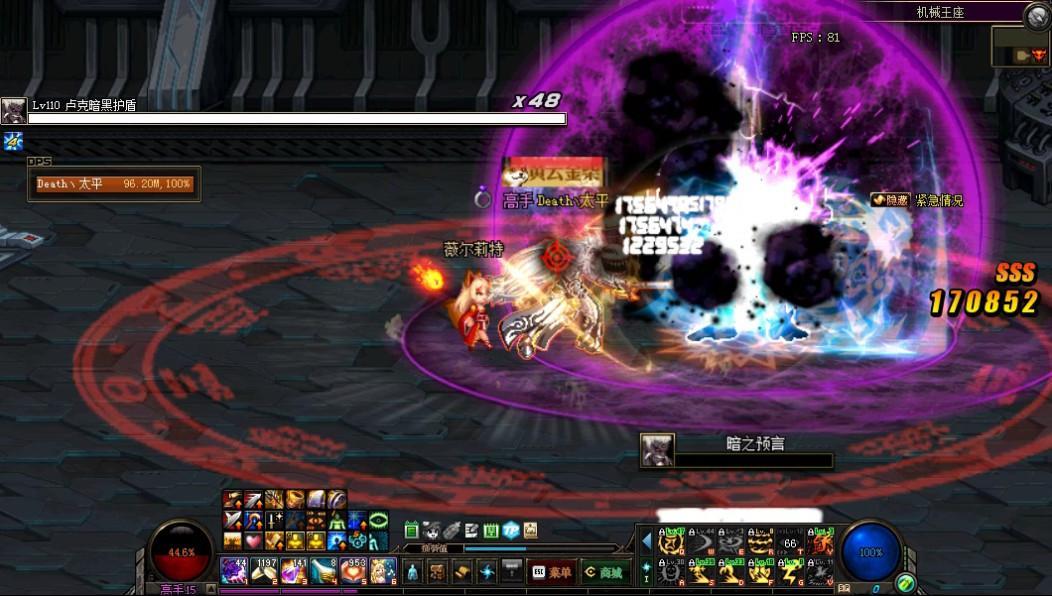Use the yellow skill bound to F
The width and height of the screenshot is (1052, 596).
point(760,574)
